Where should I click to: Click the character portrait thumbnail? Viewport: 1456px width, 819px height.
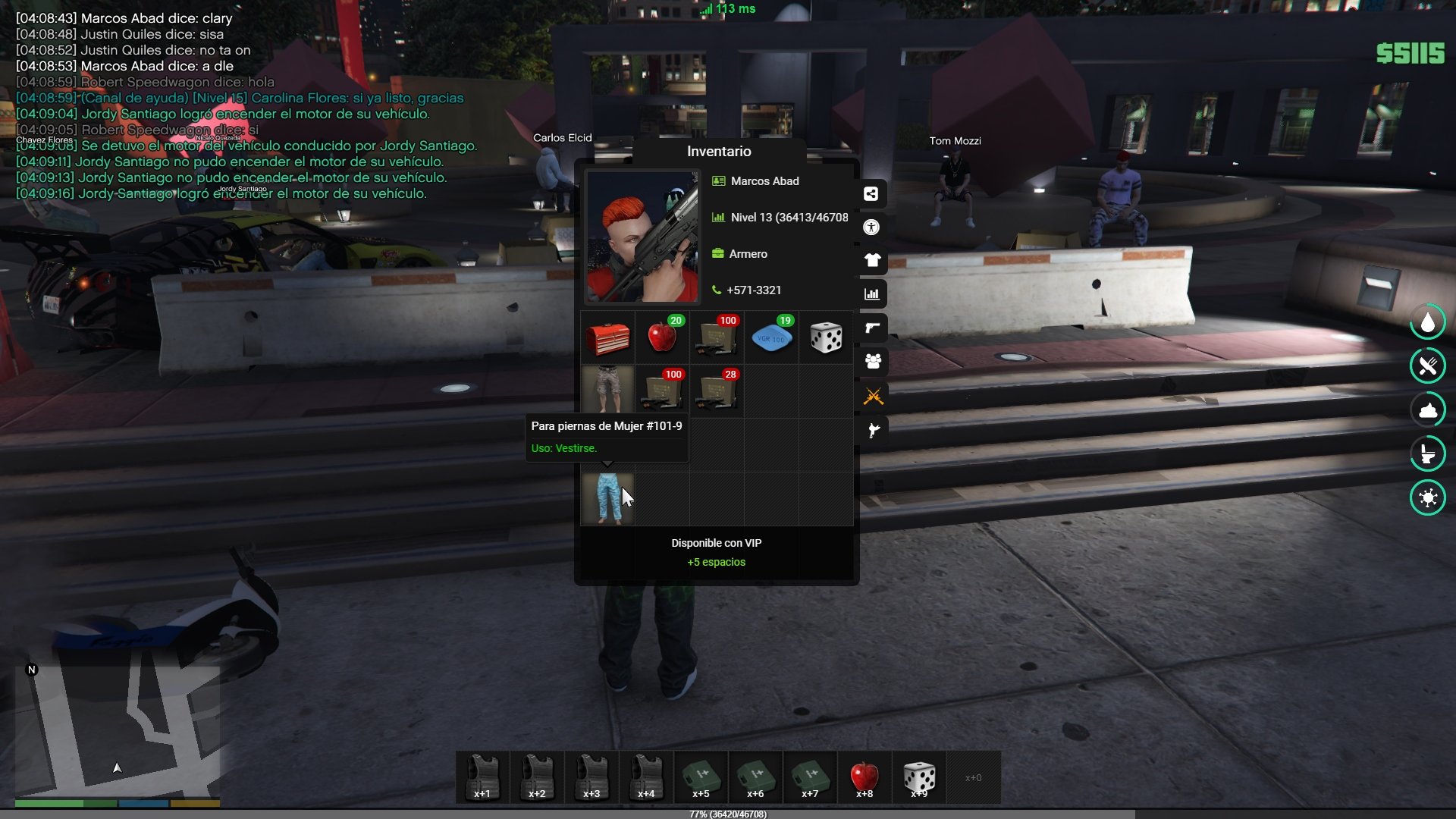coord(642,237)
